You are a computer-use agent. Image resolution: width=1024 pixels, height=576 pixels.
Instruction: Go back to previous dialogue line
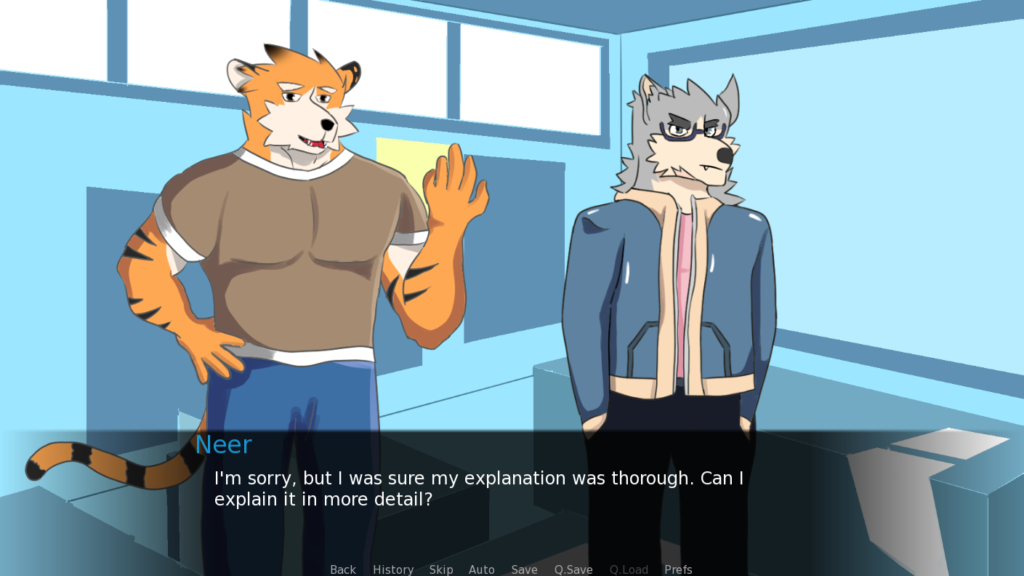[x=343, y=569]
